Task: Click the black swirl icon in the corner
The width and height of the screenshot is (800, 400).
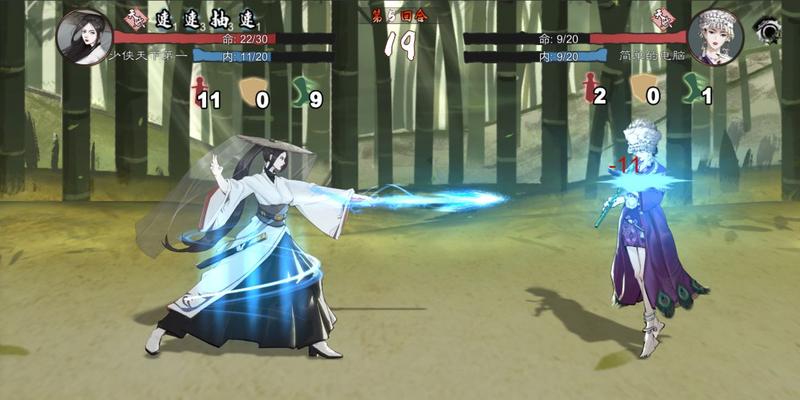Action: point(768,31)
